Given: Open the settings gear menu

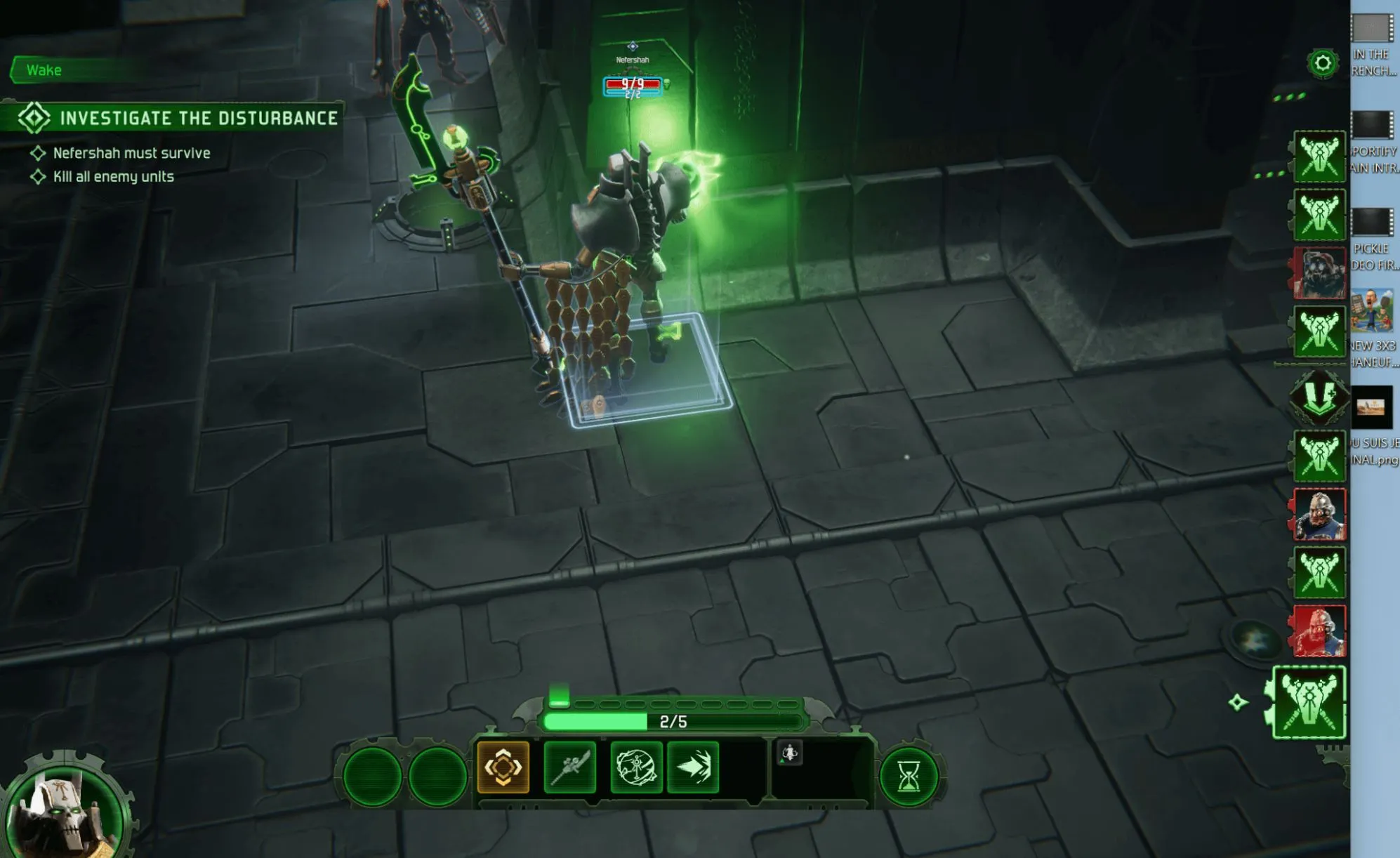Looking at the screenshot, I should [x=1323, y=64].
